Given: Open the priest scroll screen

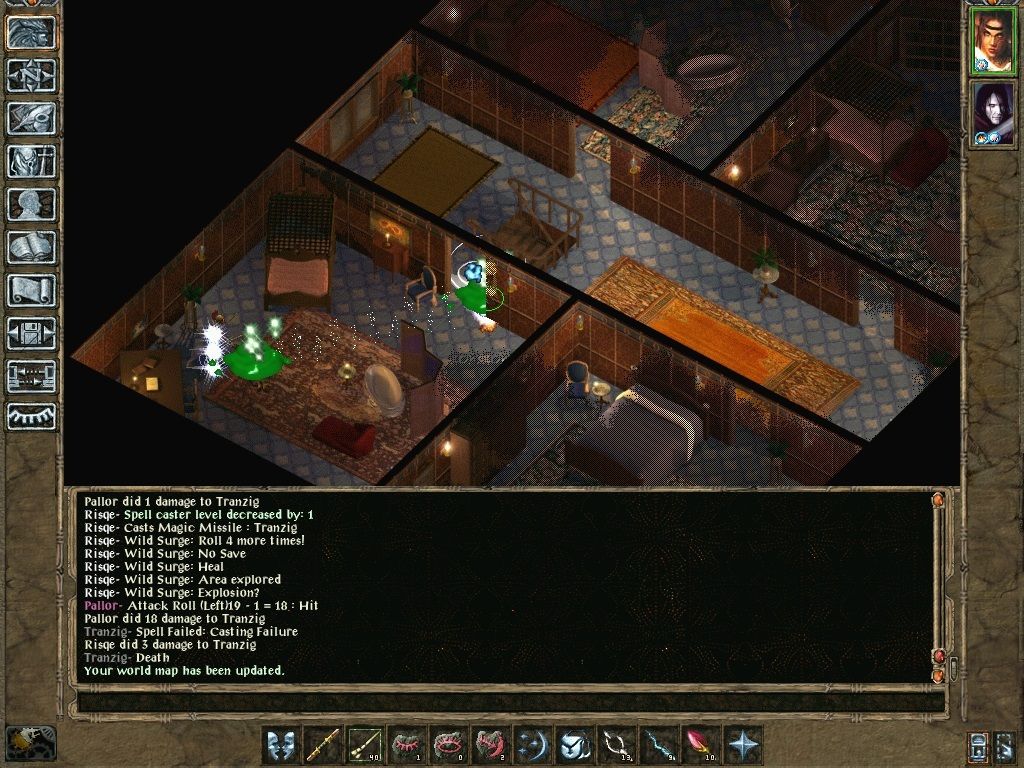Looking at the screenshot, I should [x=31, y=290].
